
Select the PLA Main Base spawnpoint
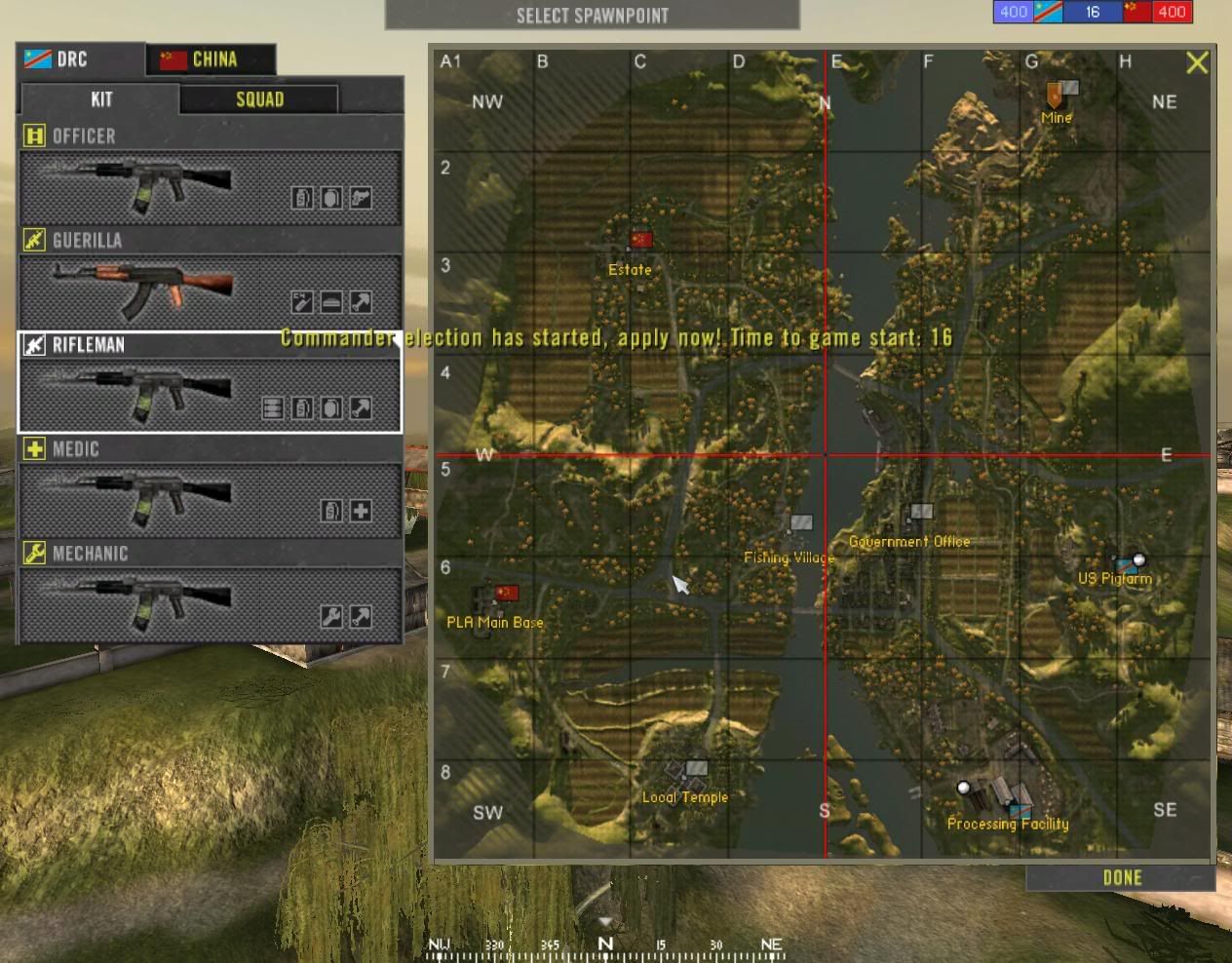(506, 593)
